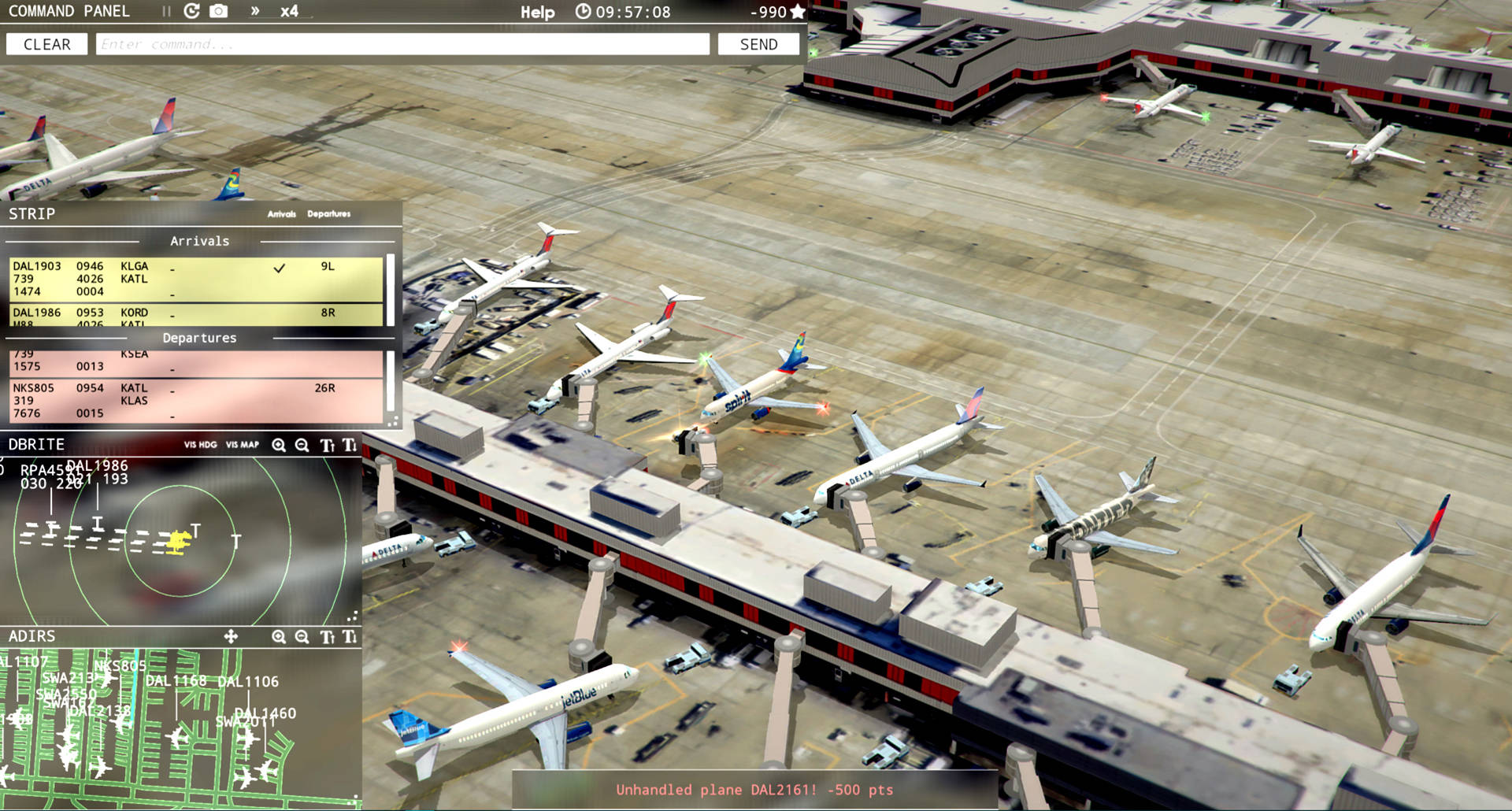Collapse the ADIRS panel header
Viewport: 1512px width, 811px height.
point(31,636)
